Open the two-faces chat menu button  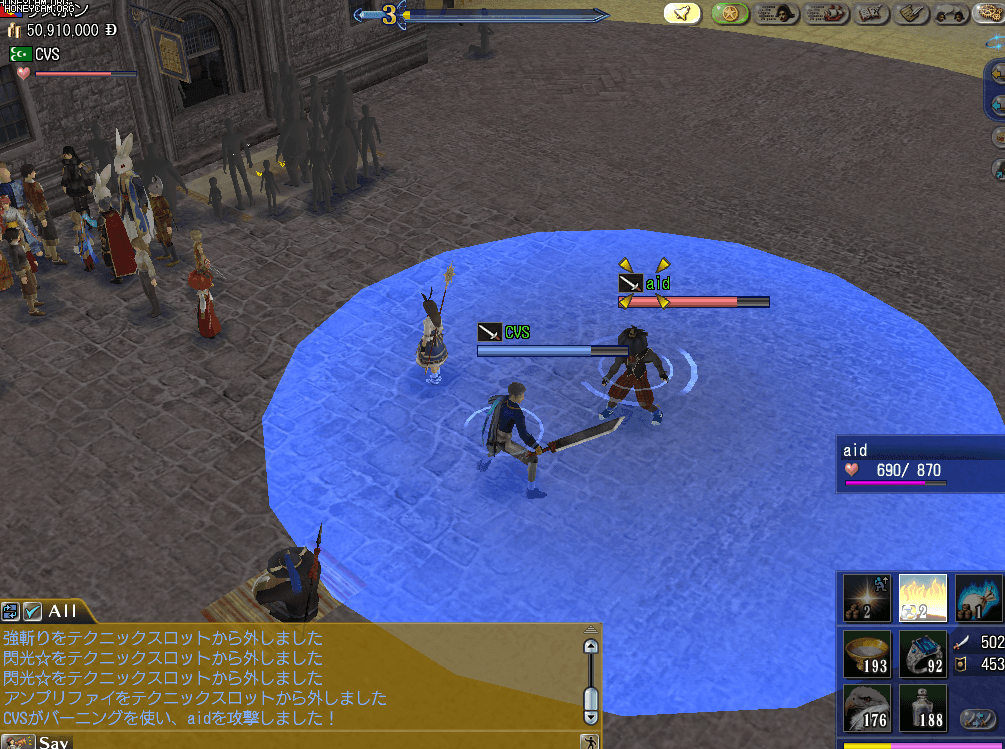(x=952, y=13)
